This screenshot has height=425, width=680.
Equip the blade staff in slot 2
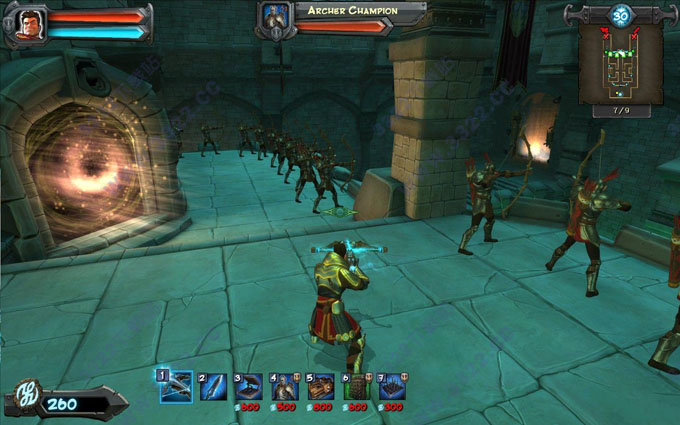213,386
